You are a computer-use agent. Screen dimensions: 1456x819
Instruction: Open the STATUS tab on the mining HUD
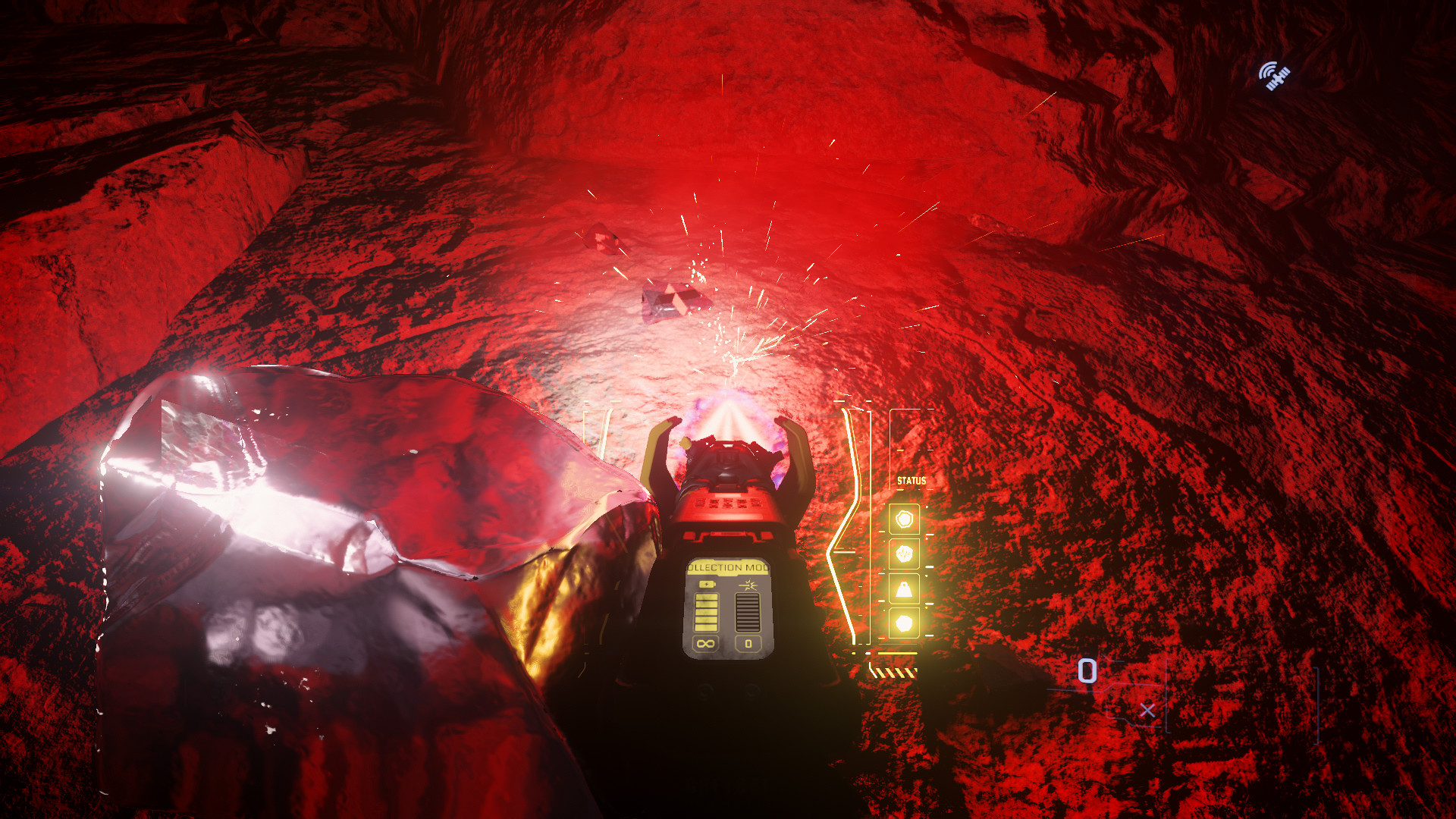pyautogui.click(x=912, y=480)
